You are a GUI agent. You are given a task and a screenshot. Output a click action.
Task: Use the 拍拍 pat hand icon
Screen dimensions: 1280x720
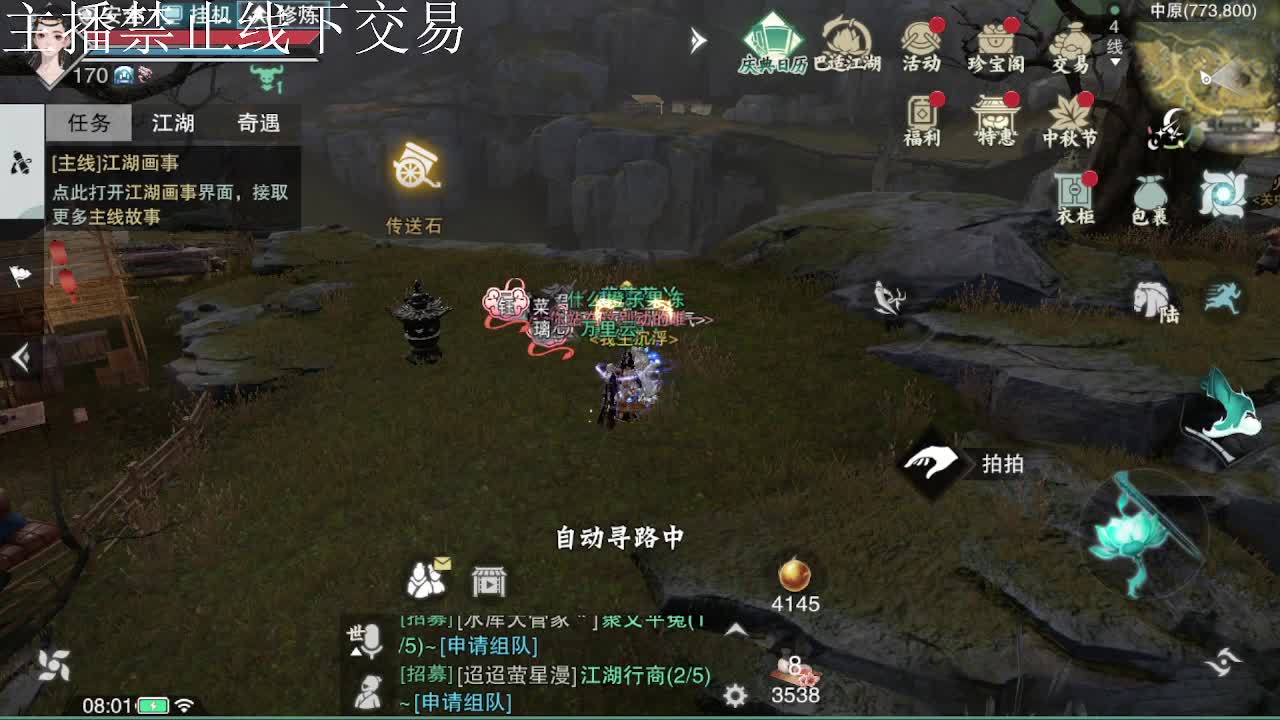click(931, 462)
